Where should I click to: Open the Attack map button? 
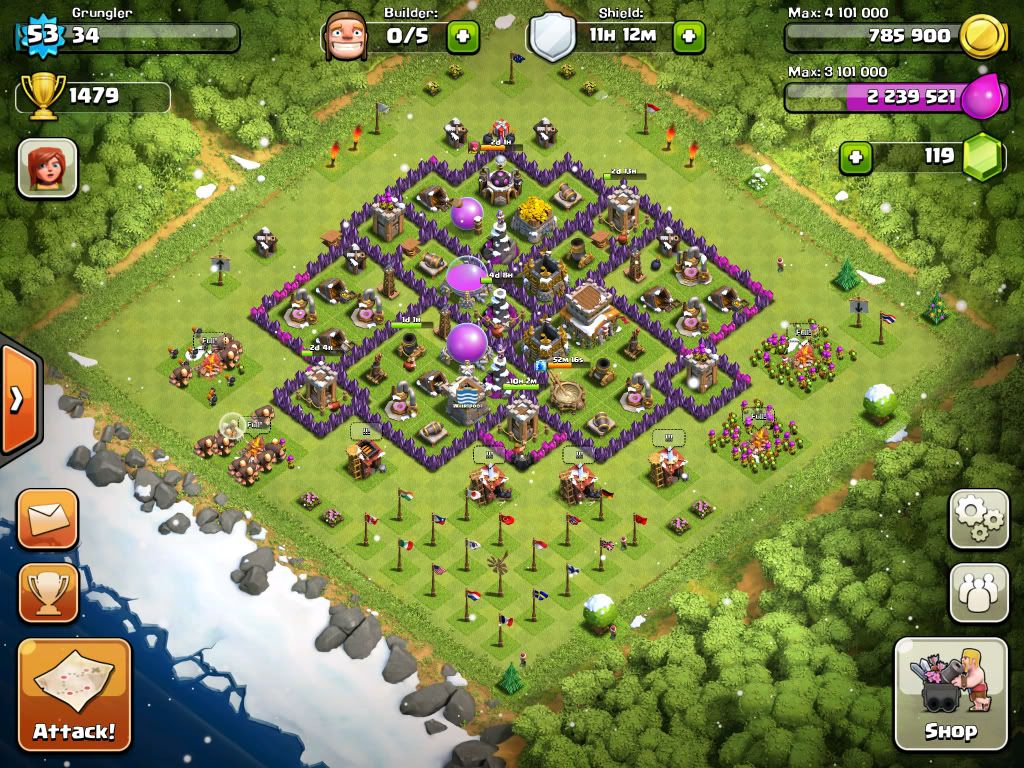pyautogui.click(x=74, y=694)
